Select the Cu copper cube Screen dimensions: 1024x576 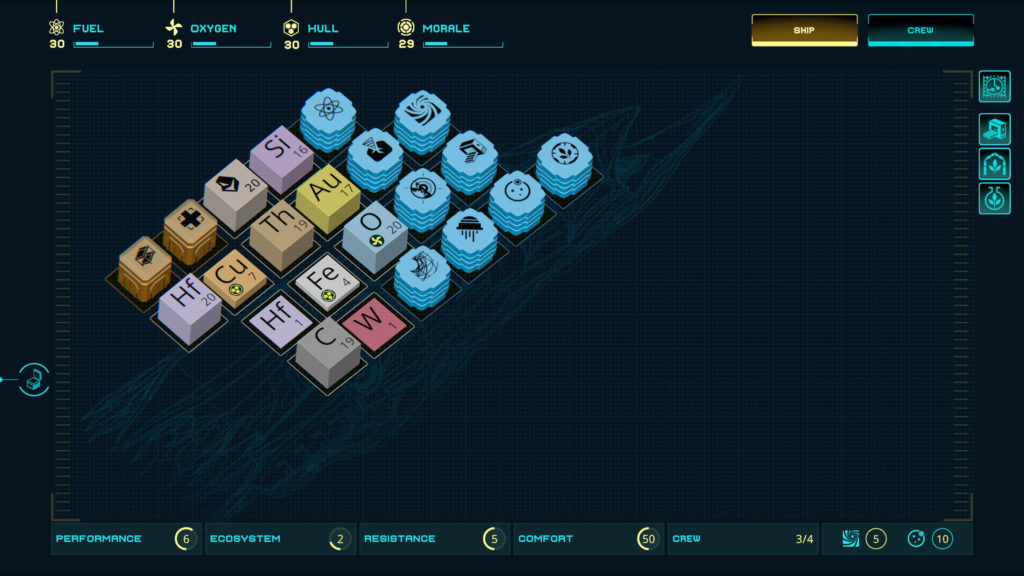click(x=234, y=275)
